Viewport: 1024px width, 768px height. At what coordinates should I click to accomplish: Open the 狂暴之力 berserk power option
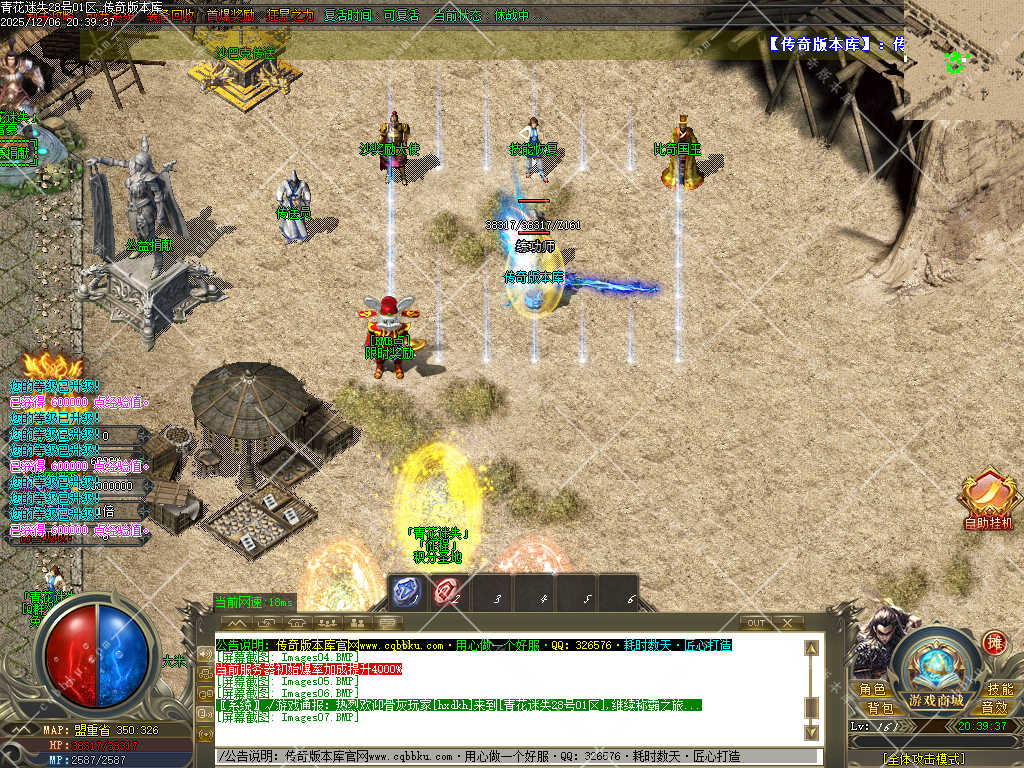pyautogui.click(x=290, y=16)
